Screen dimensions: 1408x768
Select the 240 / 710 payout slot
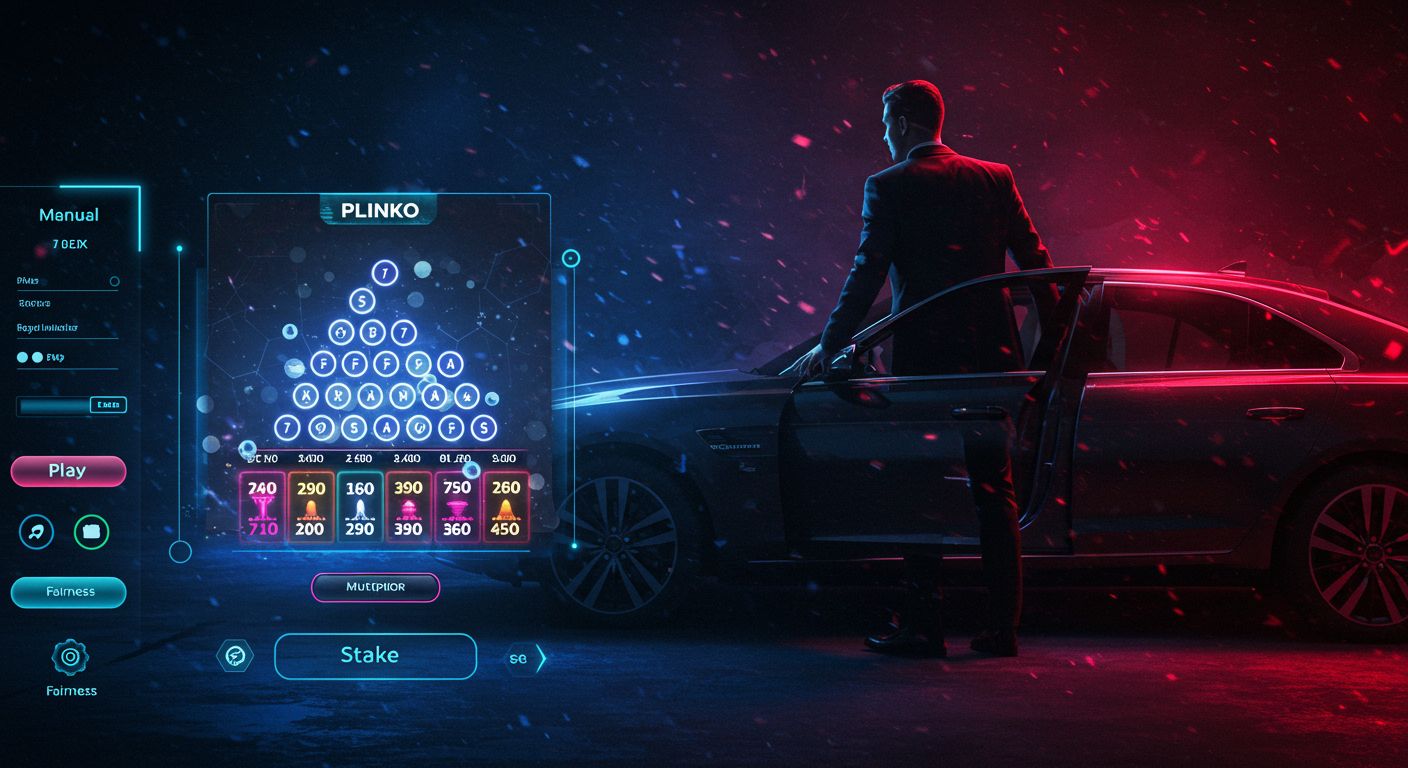click(262, 508)
